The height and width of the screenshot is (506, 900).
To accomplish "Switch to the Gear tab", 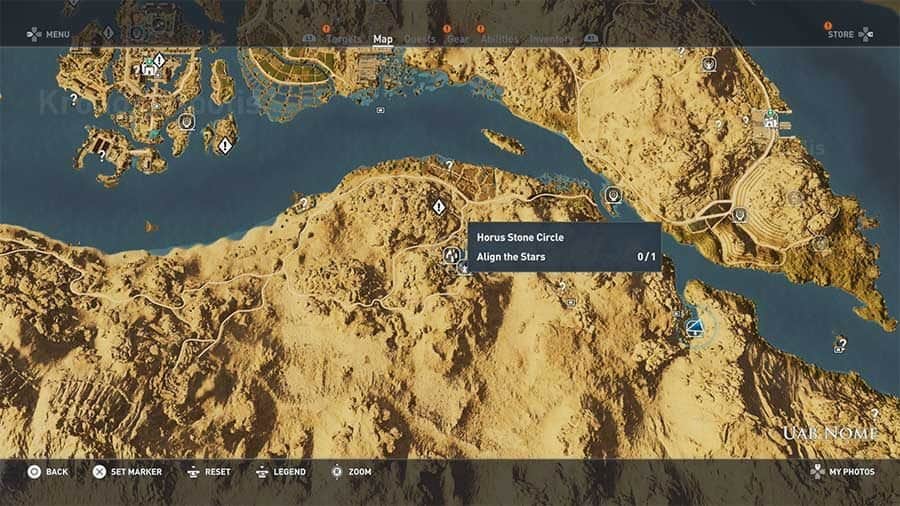I will click(458, 40).
